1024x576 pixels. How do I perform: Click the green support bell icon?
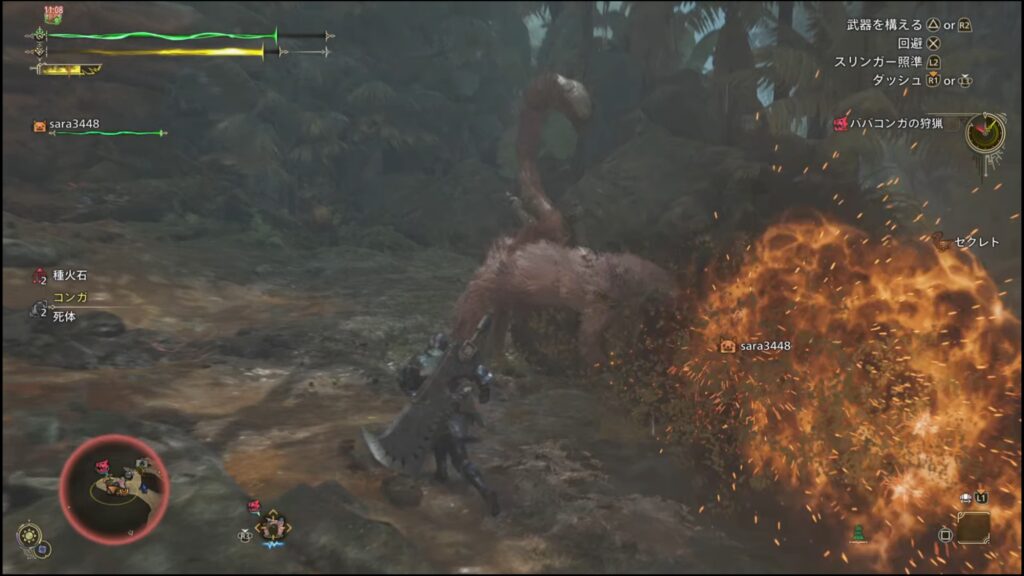858,533
